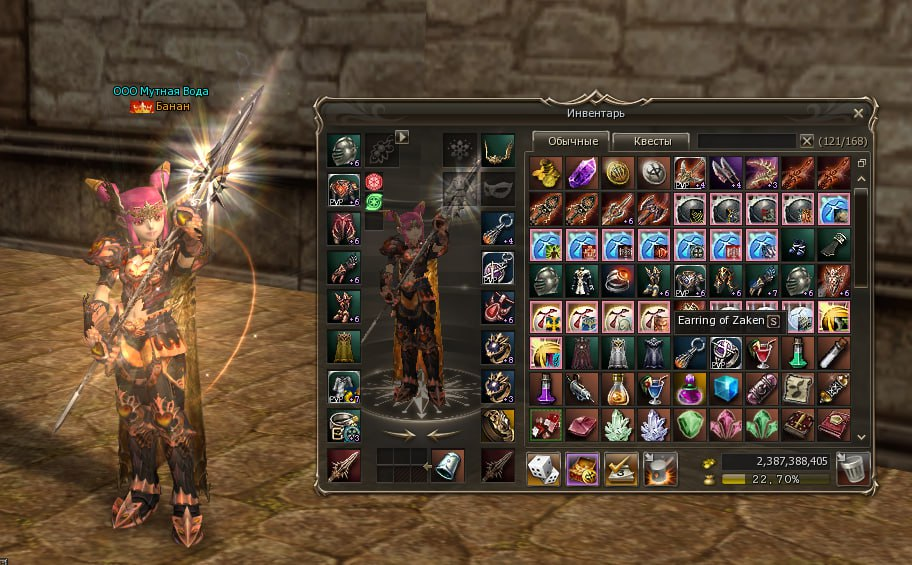Expand the equipment panel arrow
This screenshot has height=565, width=912.
tap(403, 136)
